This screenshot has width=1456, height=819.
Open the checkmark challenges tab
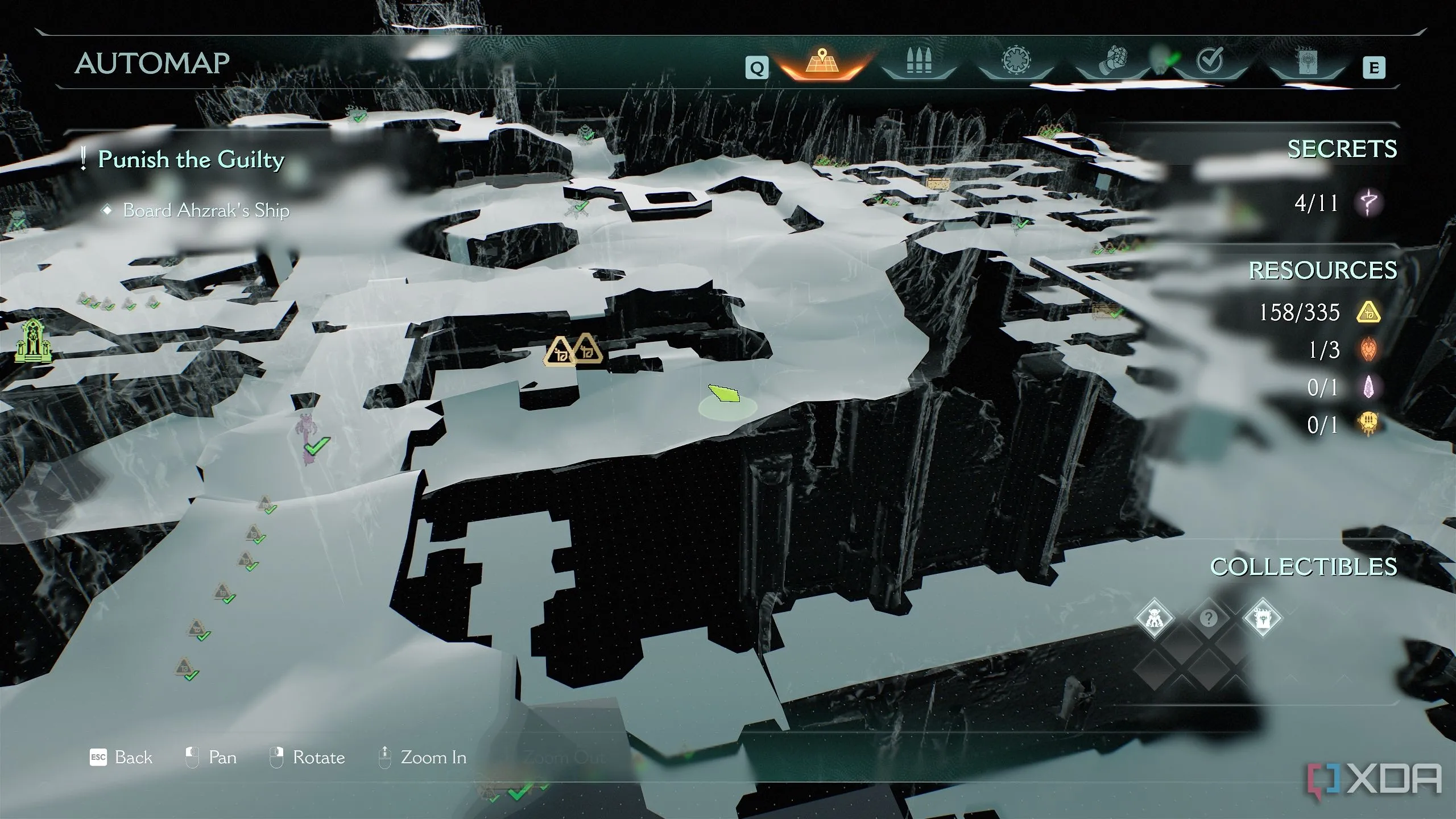point(1209,61)
